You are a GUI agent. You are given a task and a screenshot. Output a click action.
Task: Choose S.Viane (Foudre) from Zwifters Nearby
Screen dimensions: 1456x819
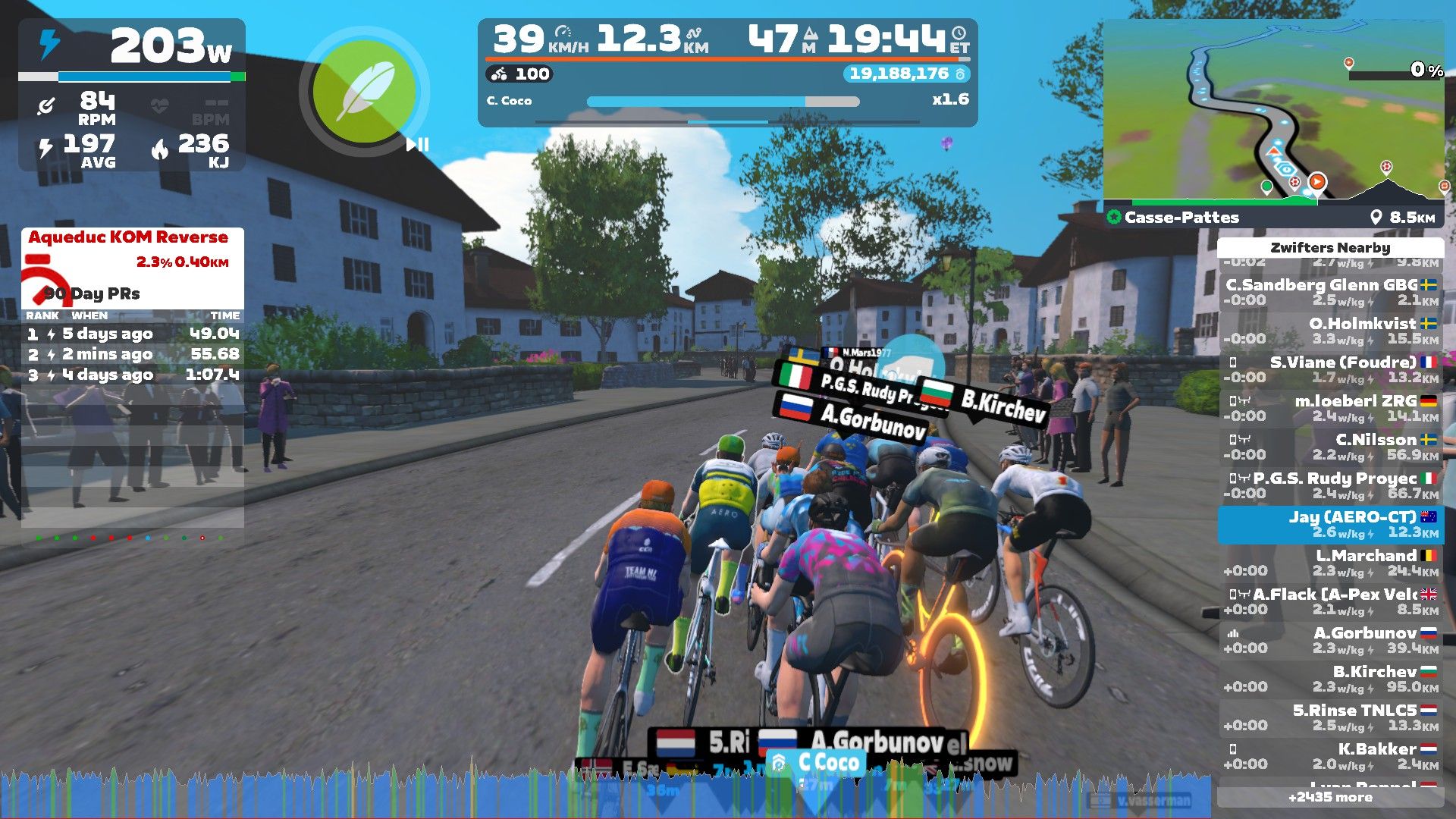coord(1330,369)
